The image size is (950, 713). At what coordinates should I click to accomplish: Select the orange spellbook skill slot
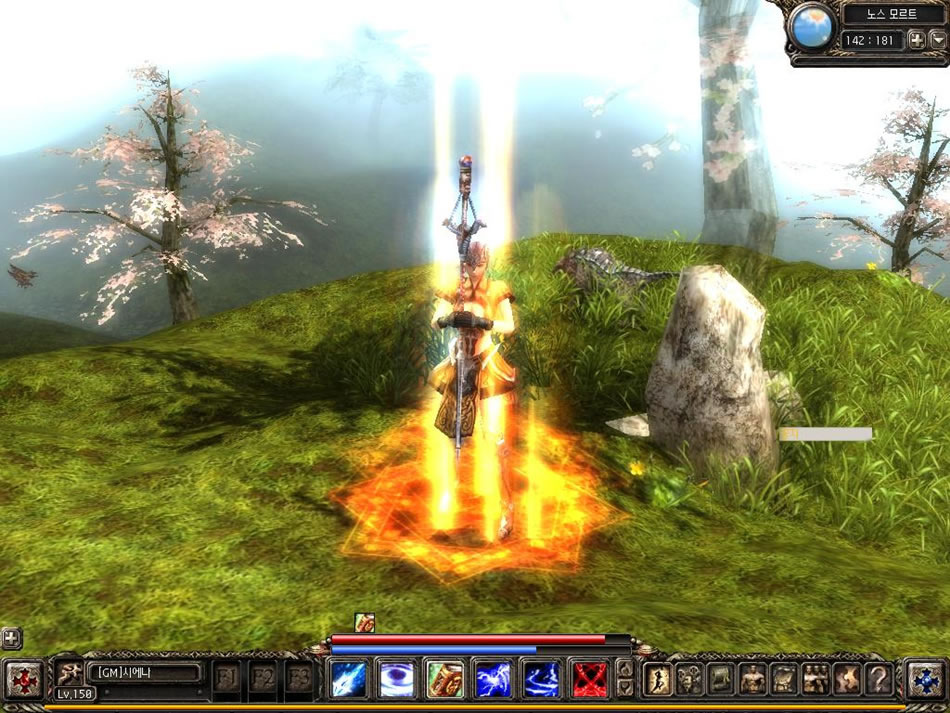point(445,679)
